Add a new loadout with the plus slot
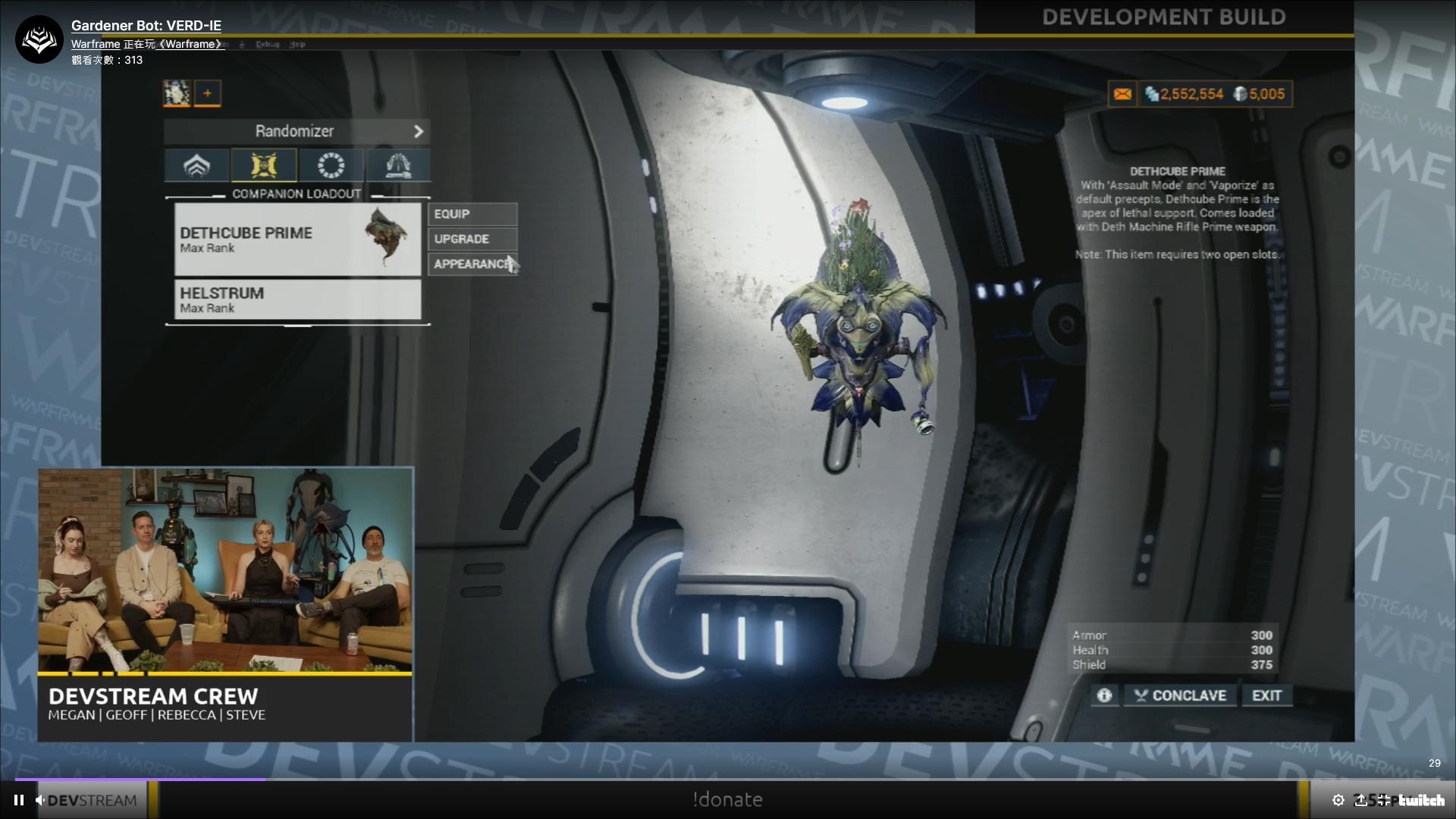 tap(209, 93)
